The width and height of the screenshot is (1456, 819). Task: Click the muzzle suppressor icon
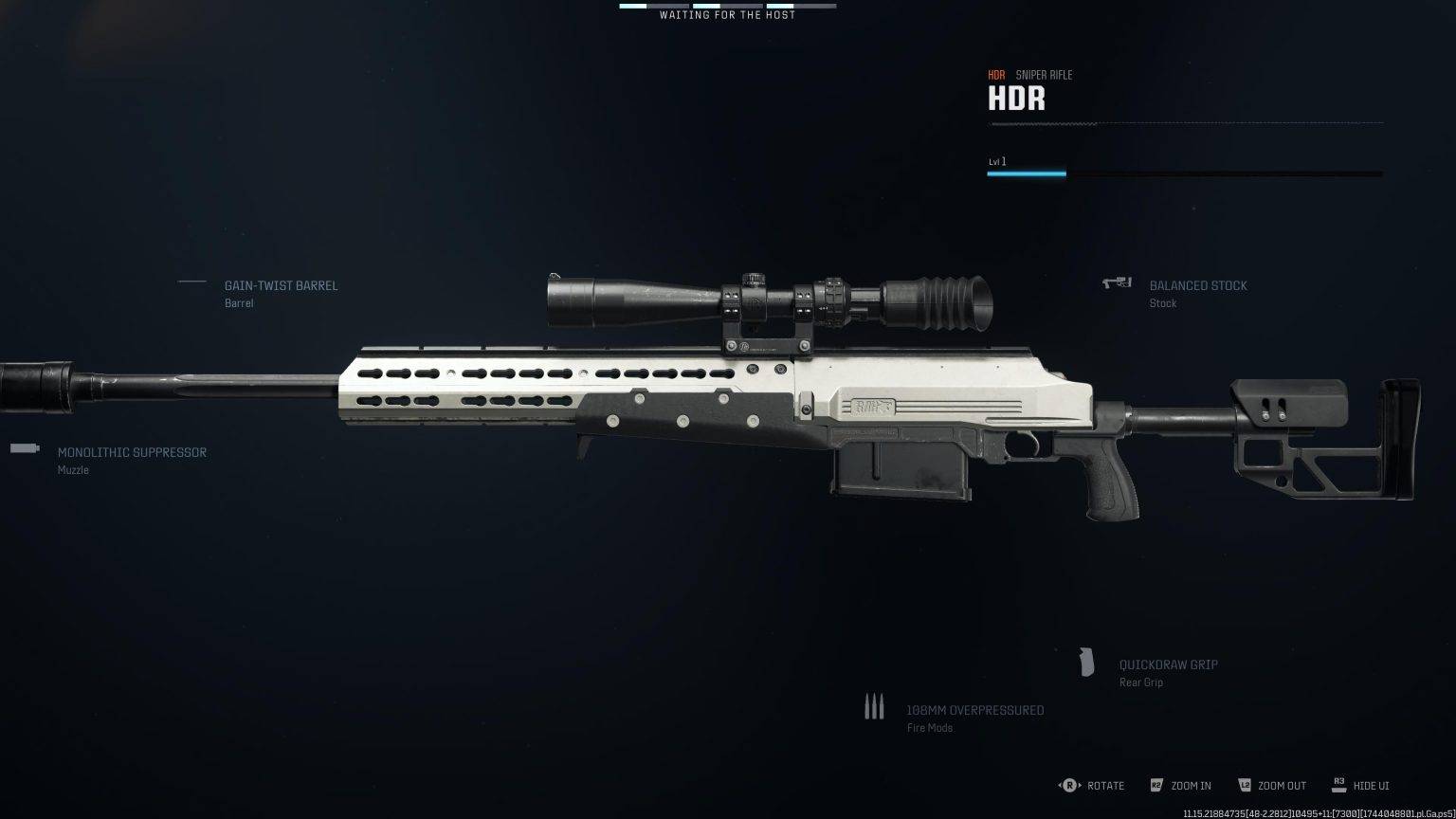point(25,448)
